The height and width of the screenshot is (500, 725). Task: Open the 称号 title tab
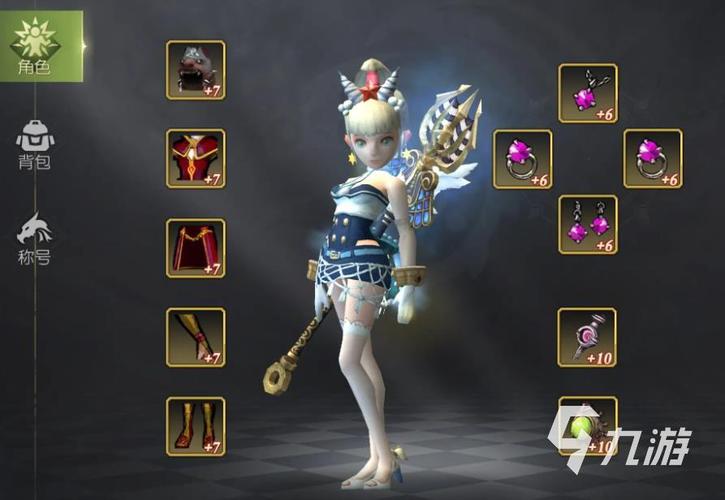(x=35, y=240)
